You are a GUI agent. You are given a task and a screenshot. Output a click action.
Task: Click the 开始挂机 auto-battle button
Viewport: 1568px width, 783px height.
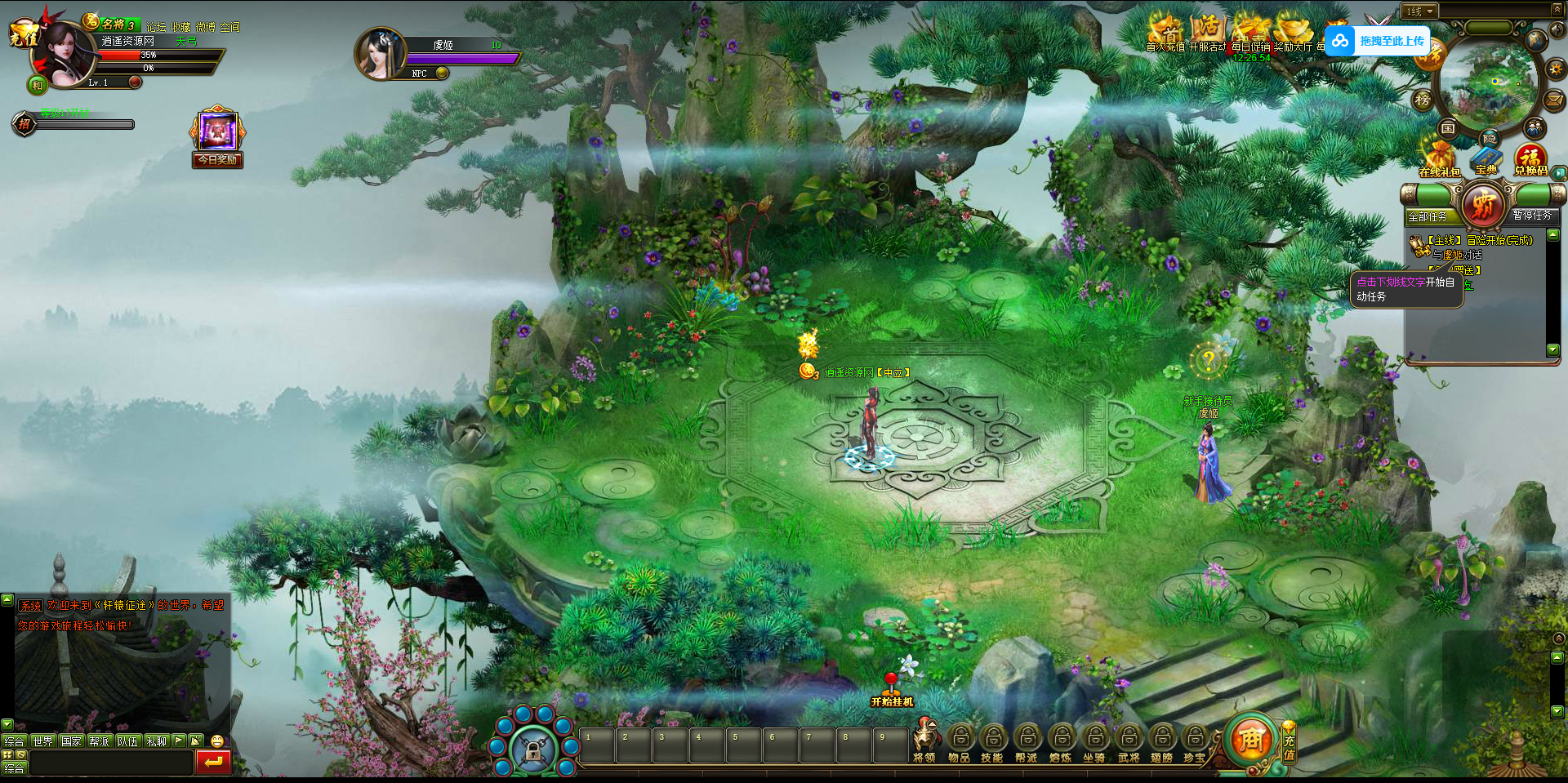coord(892,691)
